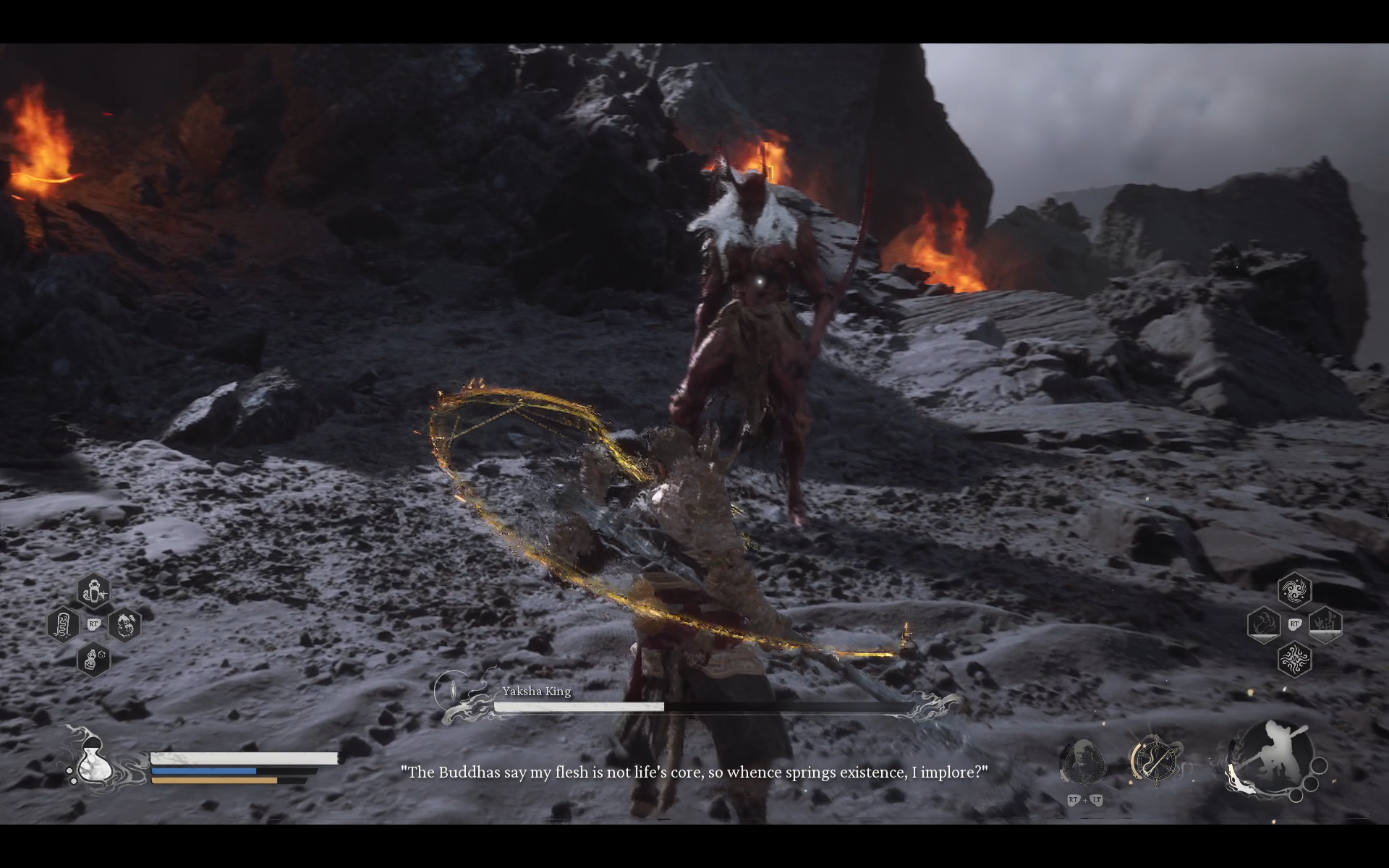The height and width of the screenshot is (868, 1389).
Task: Click the spirit portrait medallion bottom right
Action: click(x=1083, y=760)
